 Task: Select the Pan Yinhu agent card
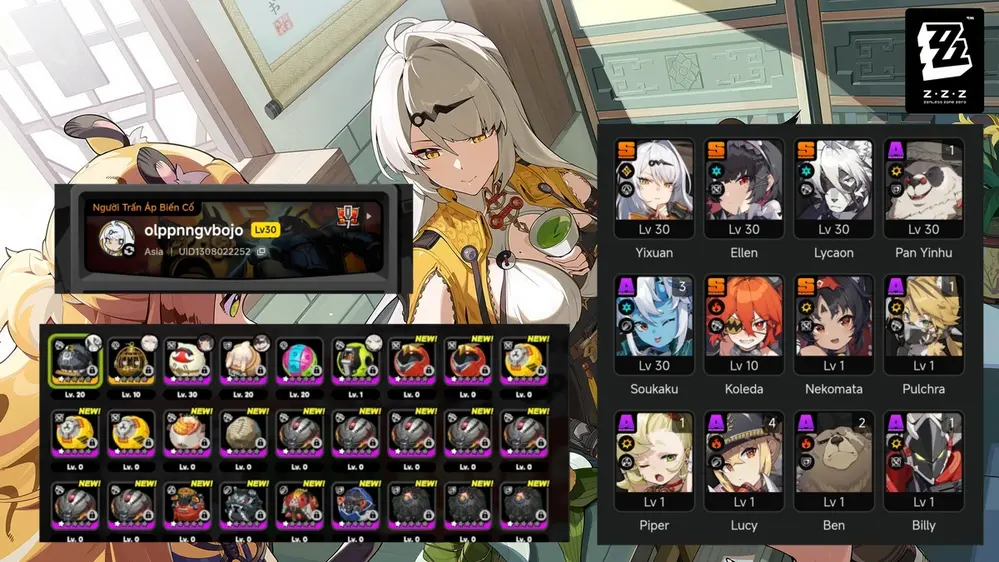pyautogui.click(x=923, y=190)
